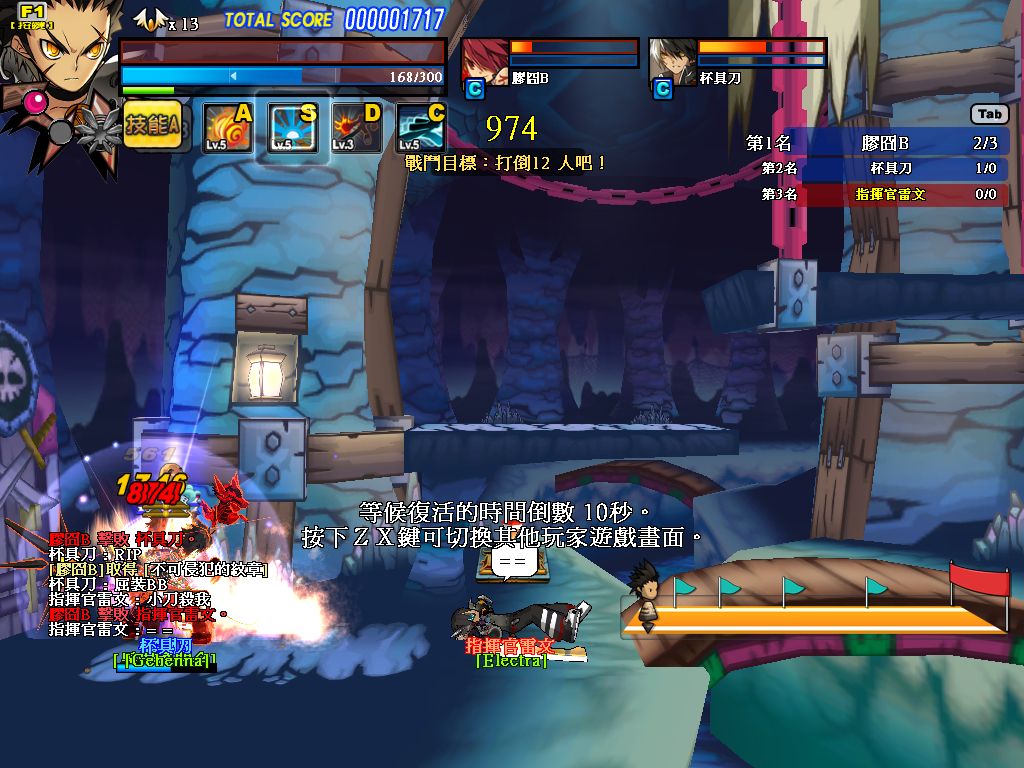Click the shuriken weapon icon beside the portrait
This screenshot has width=1024, height=768.
pos(97,130)
